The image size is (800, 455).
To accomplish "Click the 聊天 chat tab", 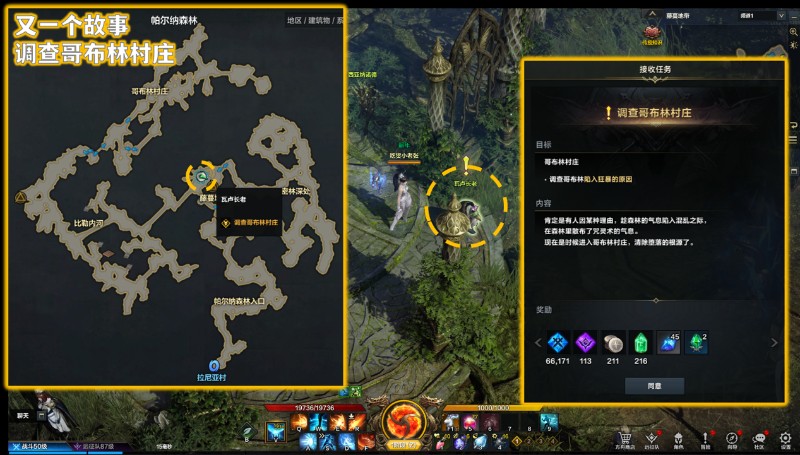I will click(23, 415).
